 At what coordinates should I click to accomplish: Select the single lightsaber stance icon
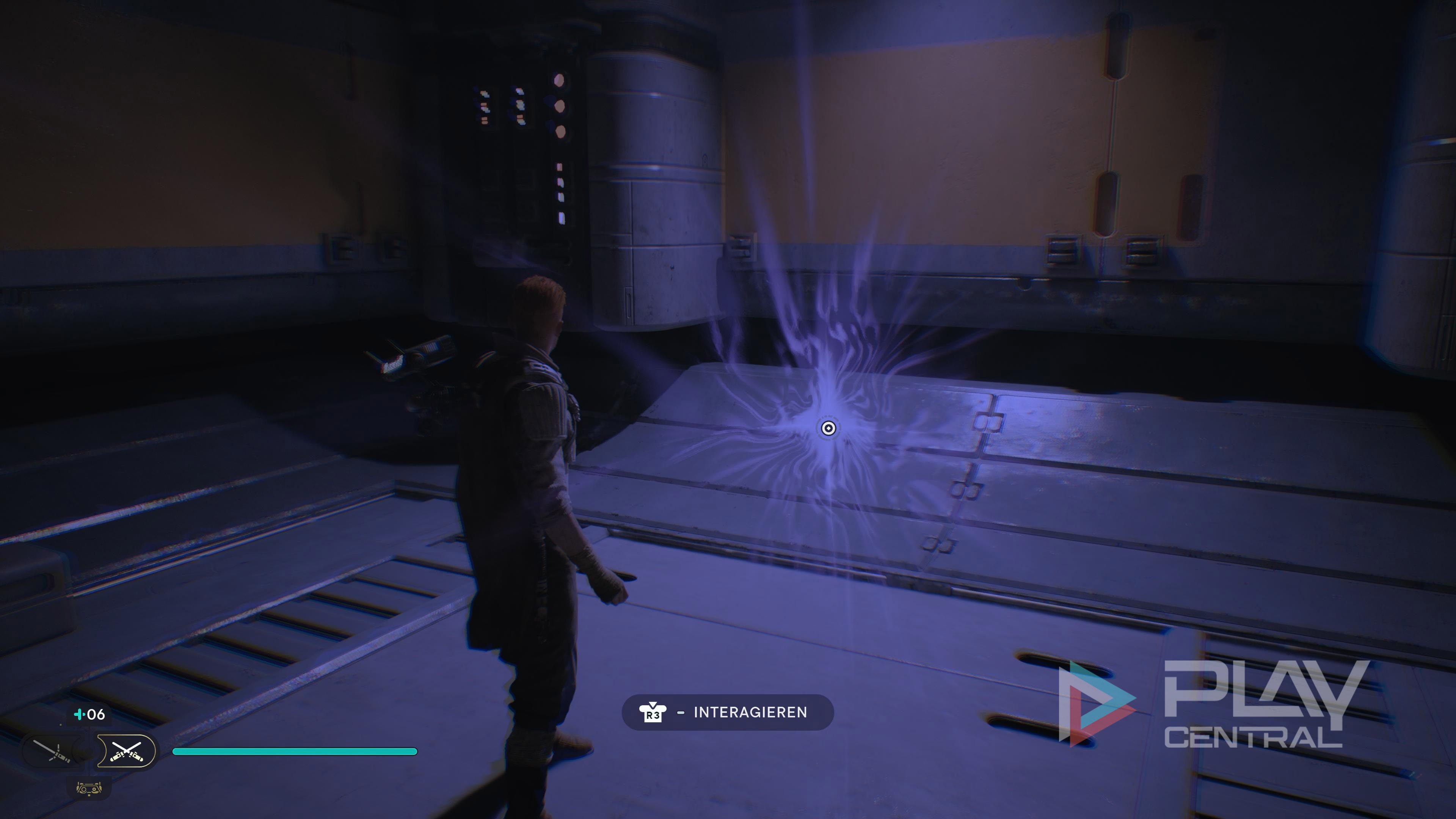(52, 751)
